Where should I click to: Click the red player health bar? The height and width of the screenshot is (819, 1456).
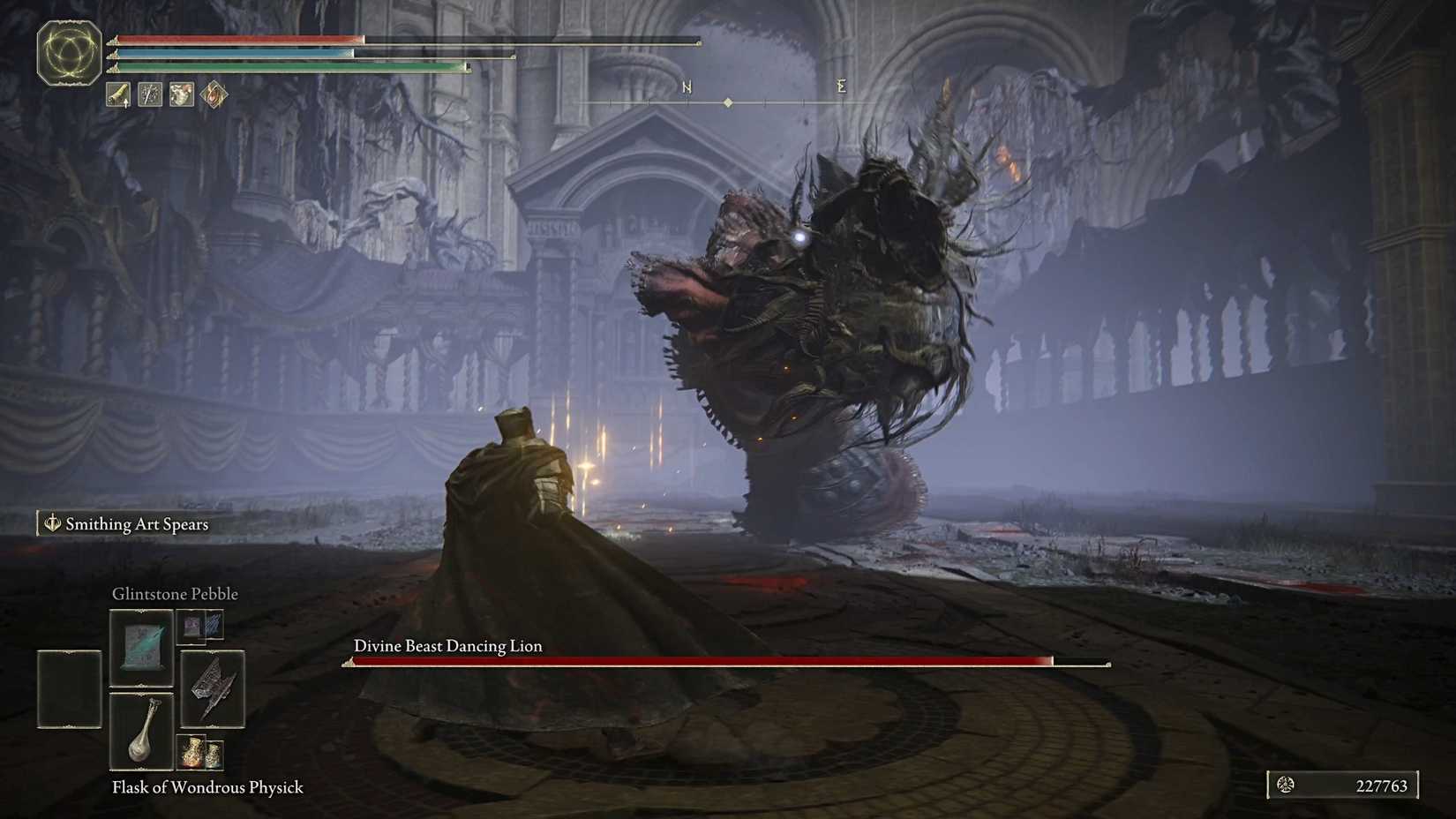tap(238, 39)
